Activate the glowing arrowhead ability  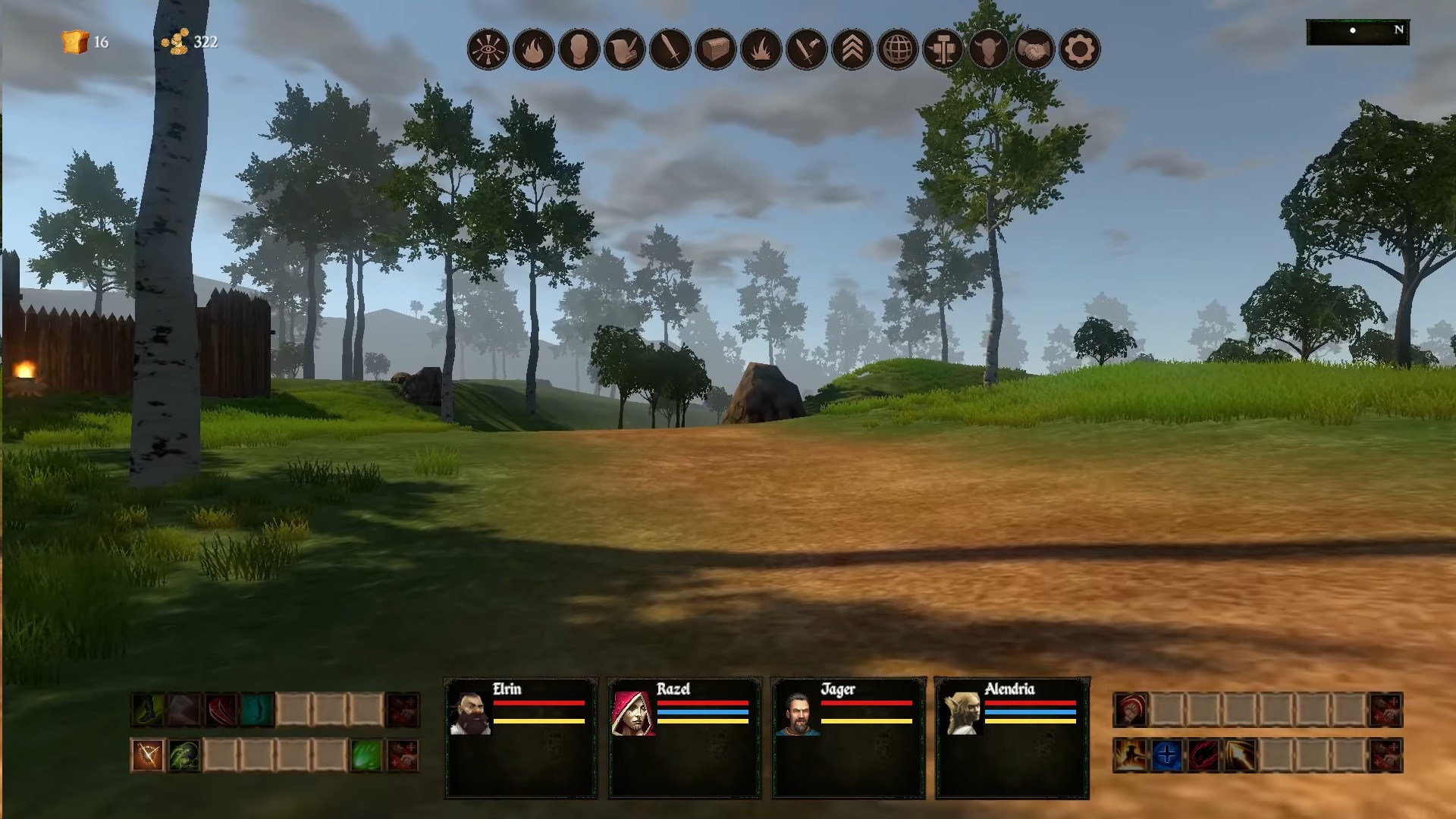click(x=1240, y=755)
